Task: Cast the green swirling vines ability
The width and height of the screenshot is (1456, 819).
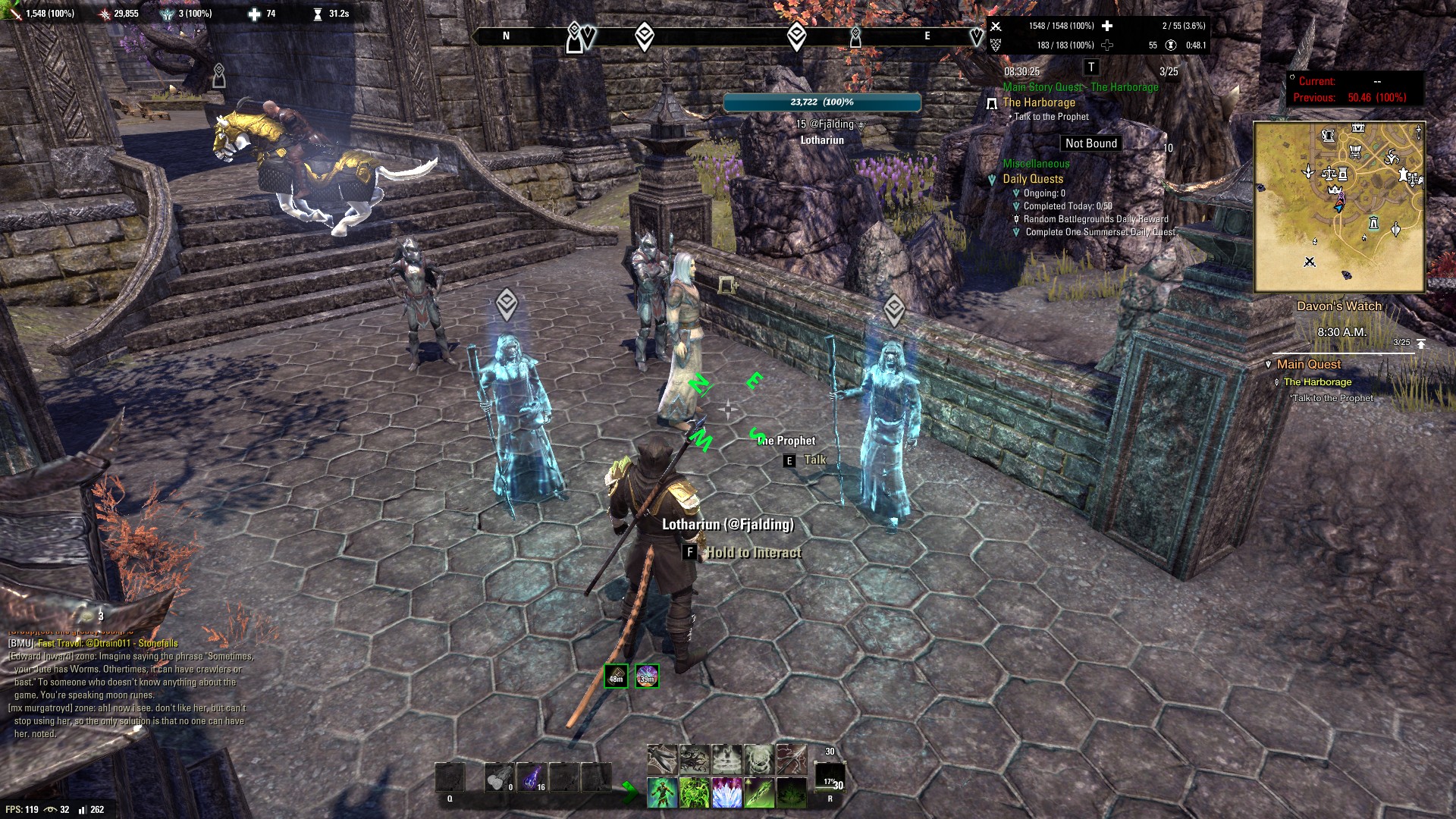Action: 694,792
